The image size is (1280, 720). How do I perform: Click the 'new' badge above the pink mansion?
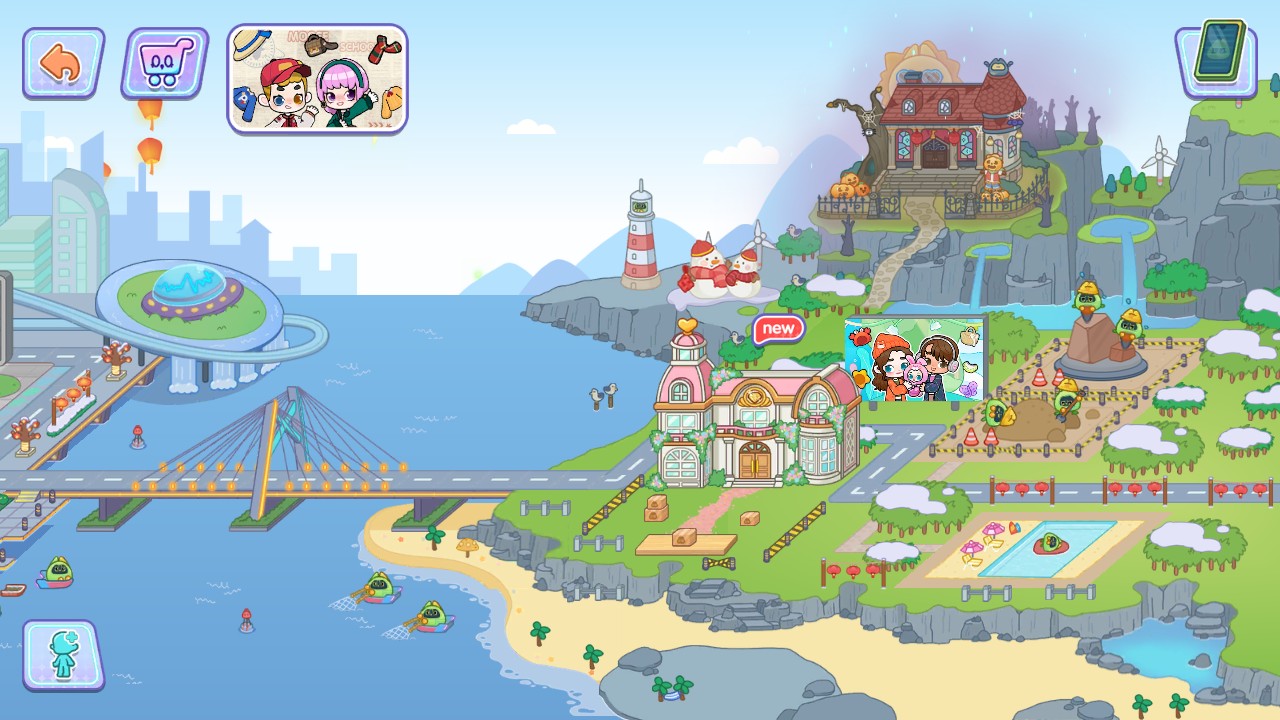[x=778, y=327]
